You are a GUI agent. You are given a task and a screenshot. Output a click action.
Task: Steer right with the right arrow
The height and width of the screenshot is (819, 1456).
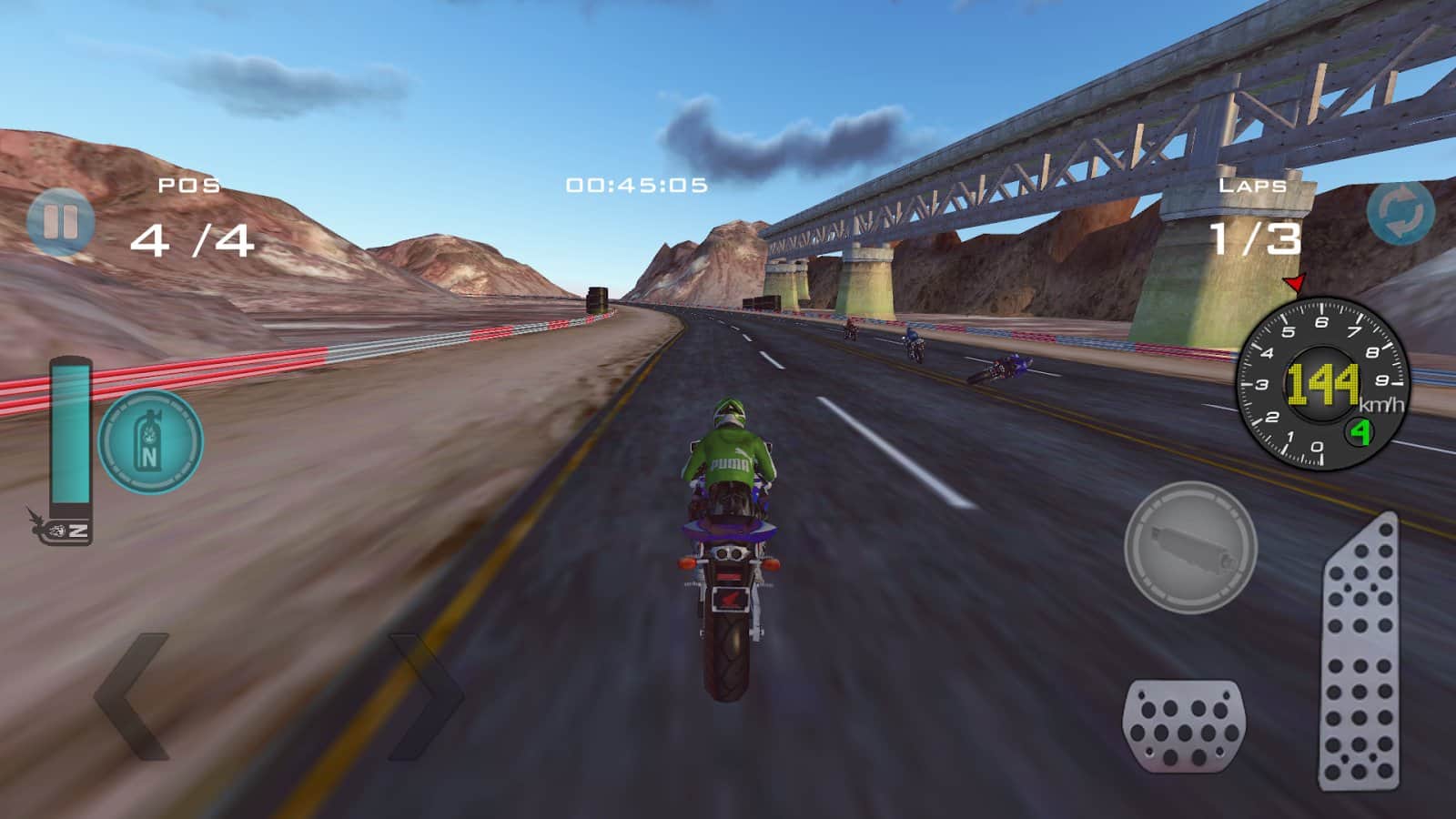pos(426,696)
